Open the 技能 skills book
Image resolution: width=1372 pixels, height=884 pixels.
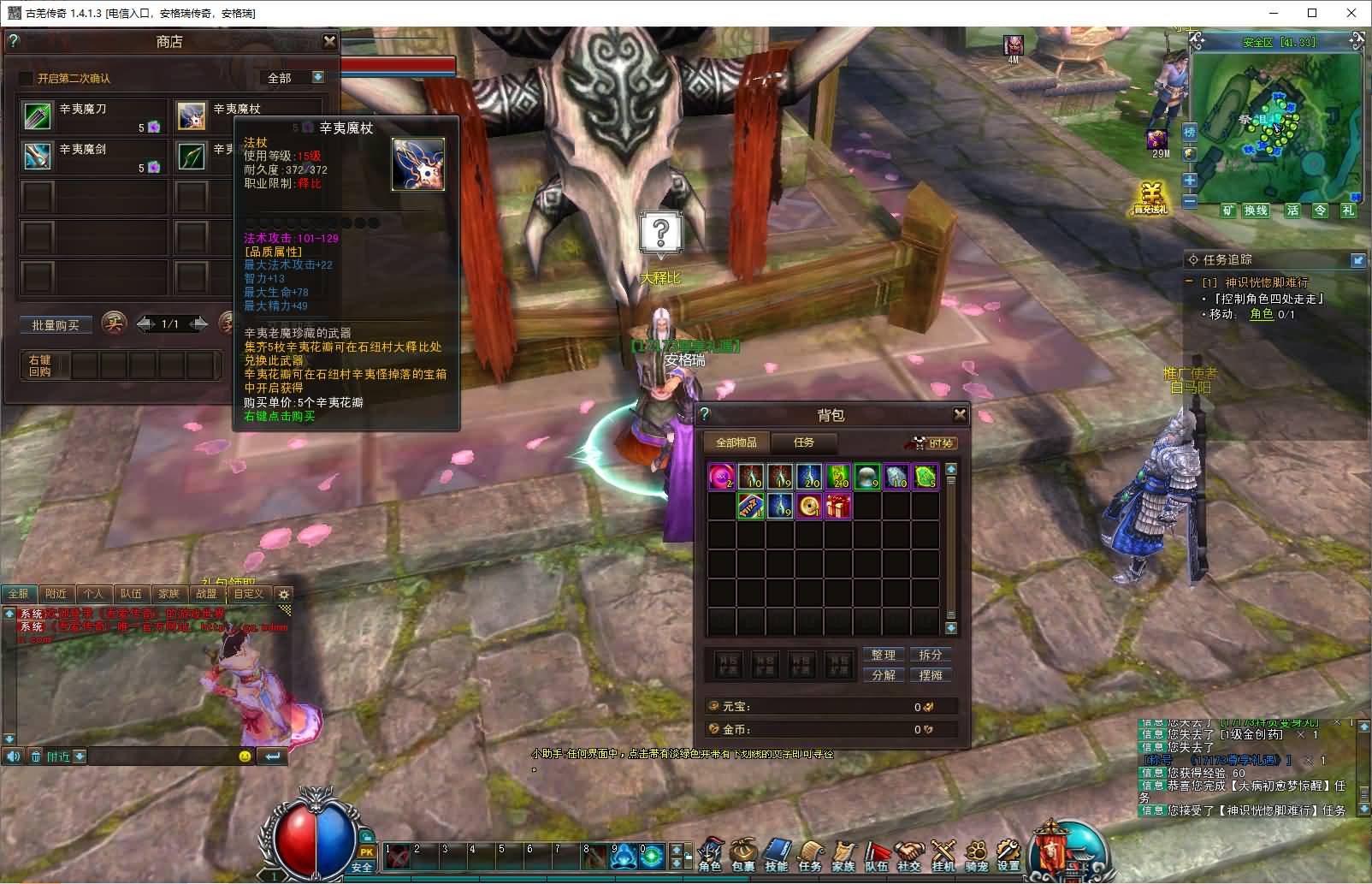tap(776, 853)
